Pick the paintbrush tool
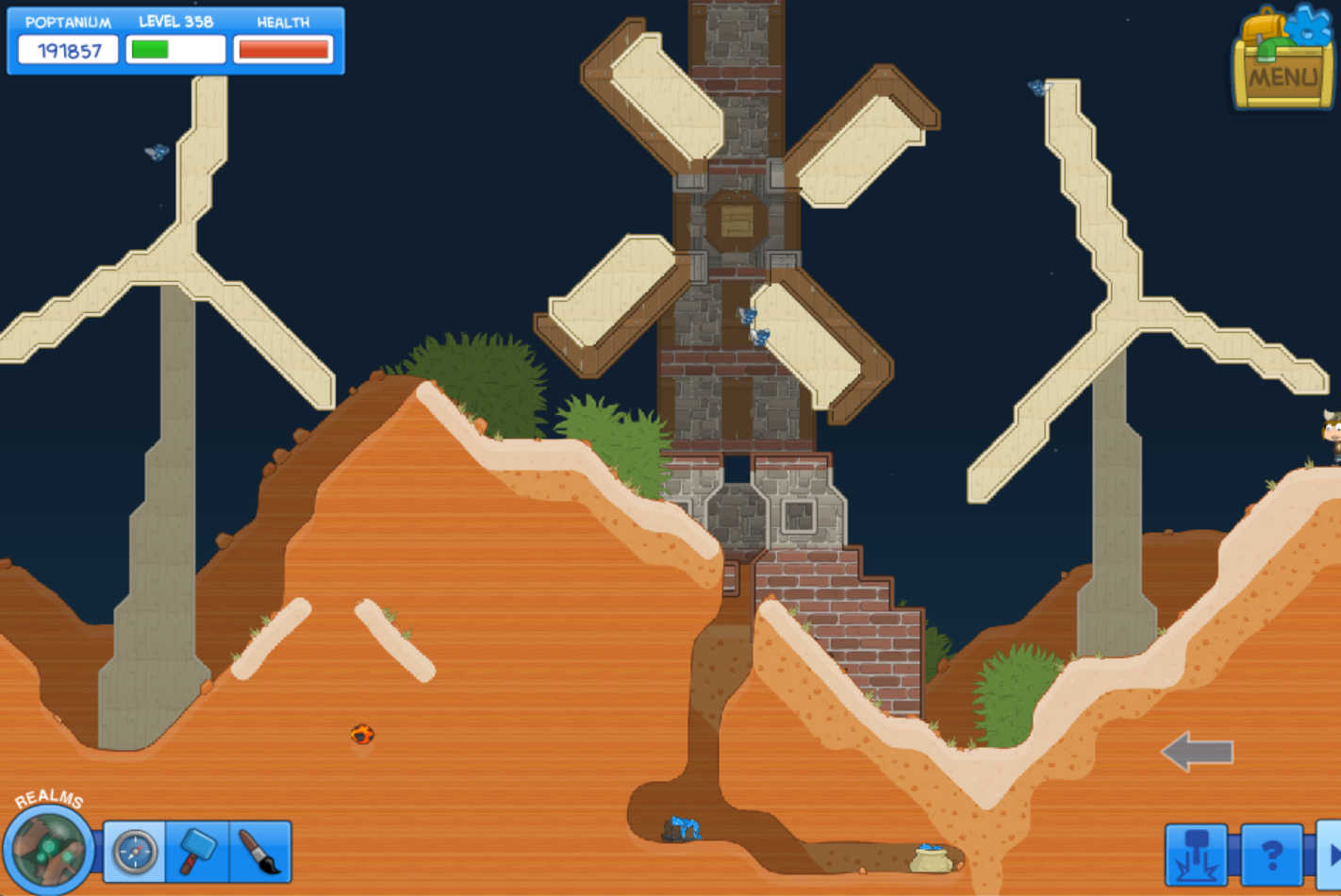This screenshot has height=896, width=1341. [x=260, y=852]
